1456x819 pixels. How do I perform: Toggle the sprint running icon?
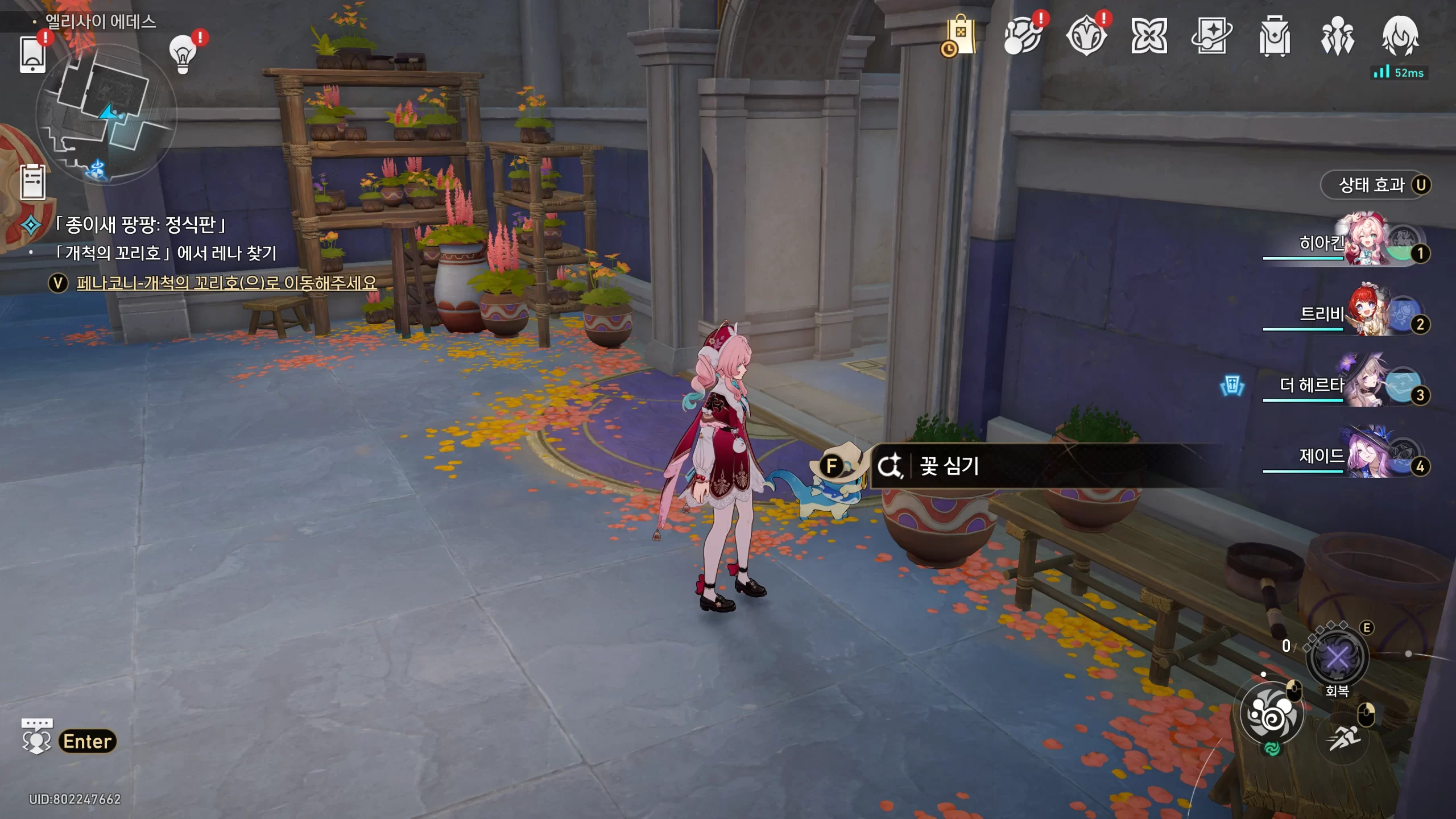(x=1343, y=739)
